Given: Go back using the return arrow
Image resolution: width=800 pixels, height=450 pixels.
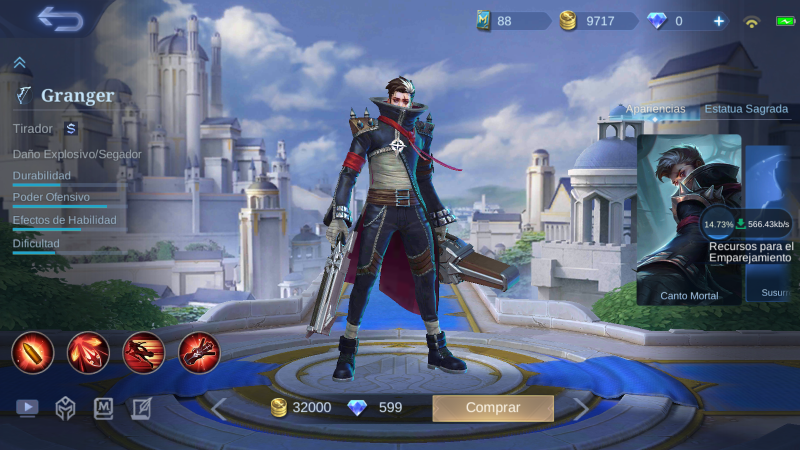Looking at the screenshot, I should (59, 18).
